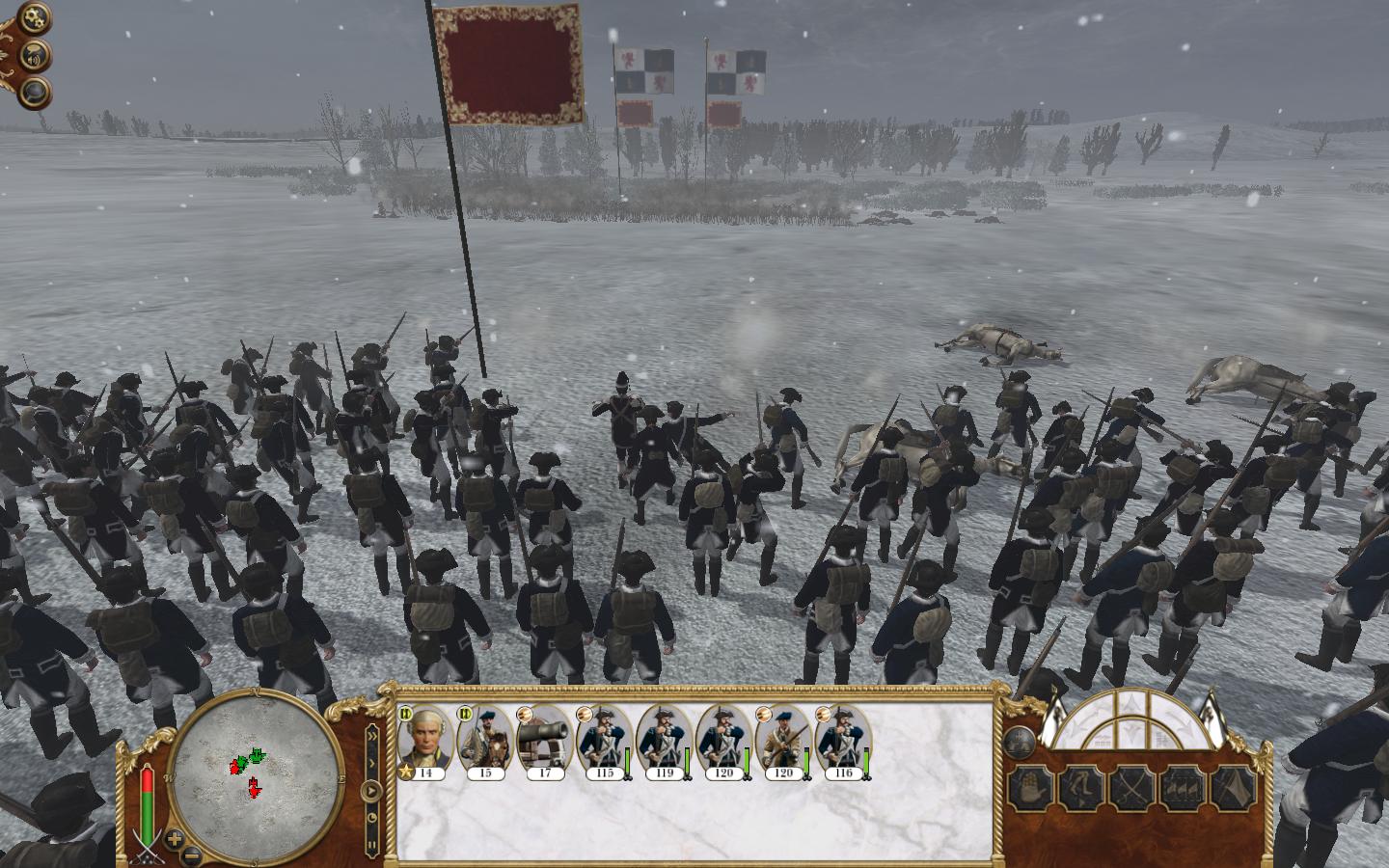Screen dimensions: 1389x868
Task: Click the magnifying glass button
Action: pos(35,93)
